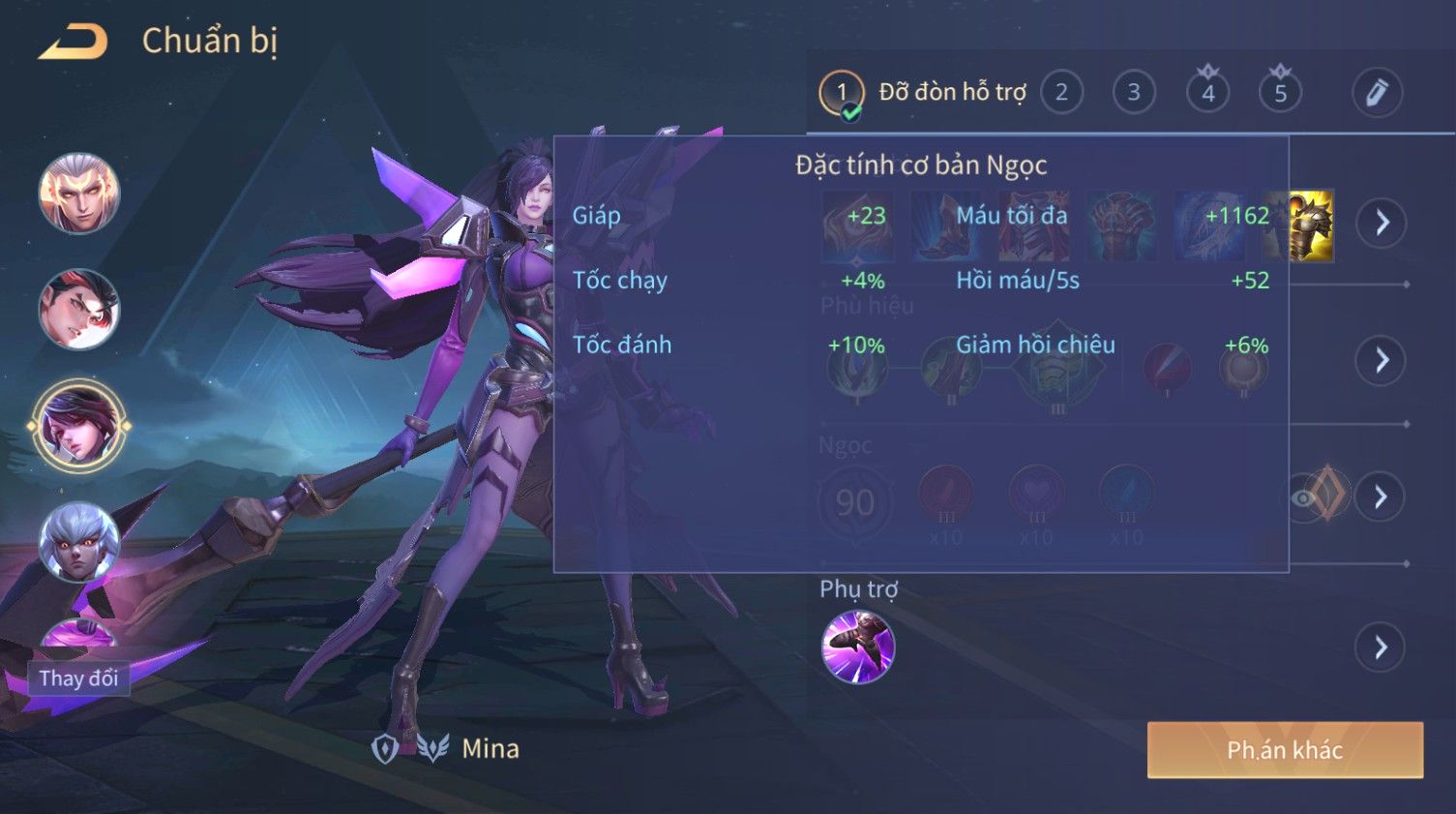Image resolution: width=1456 pixels, height=814 pixels.
Task: Expand the Phụ trợ row arrow
Action: pos(1380,648)
